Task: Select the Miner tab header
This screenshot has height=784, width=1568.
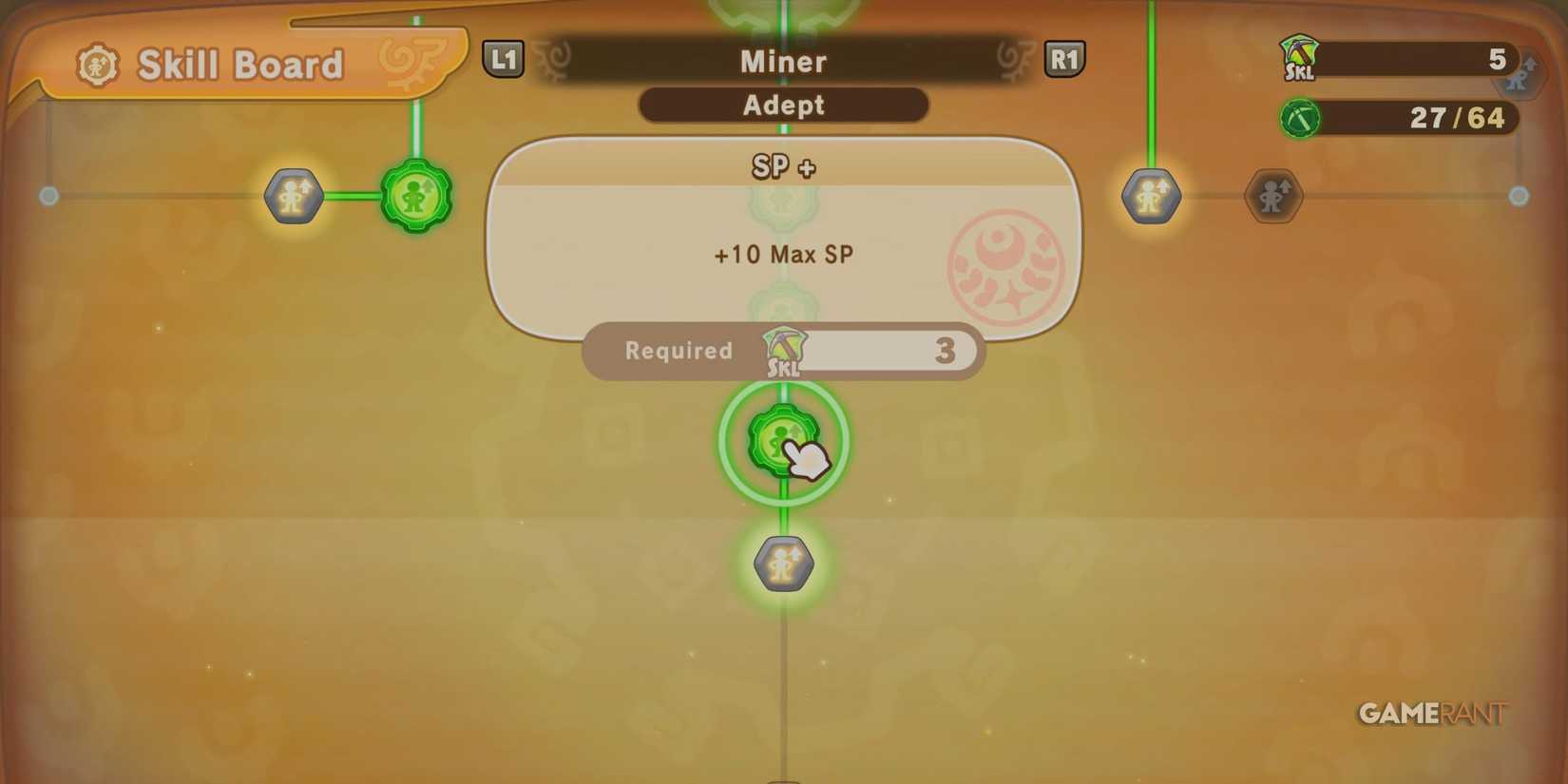Action: coord(783,61)
